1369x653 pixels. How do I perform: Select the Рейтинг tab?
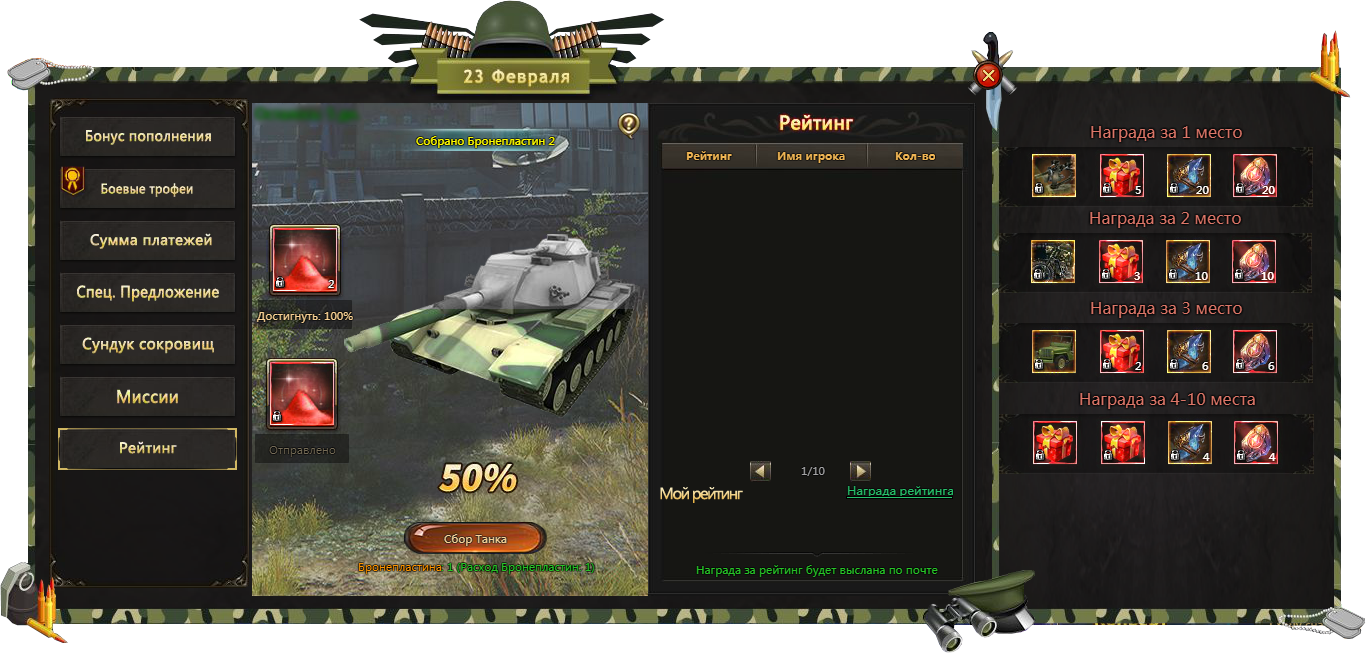pyautogui.click(x=148, y=449)
